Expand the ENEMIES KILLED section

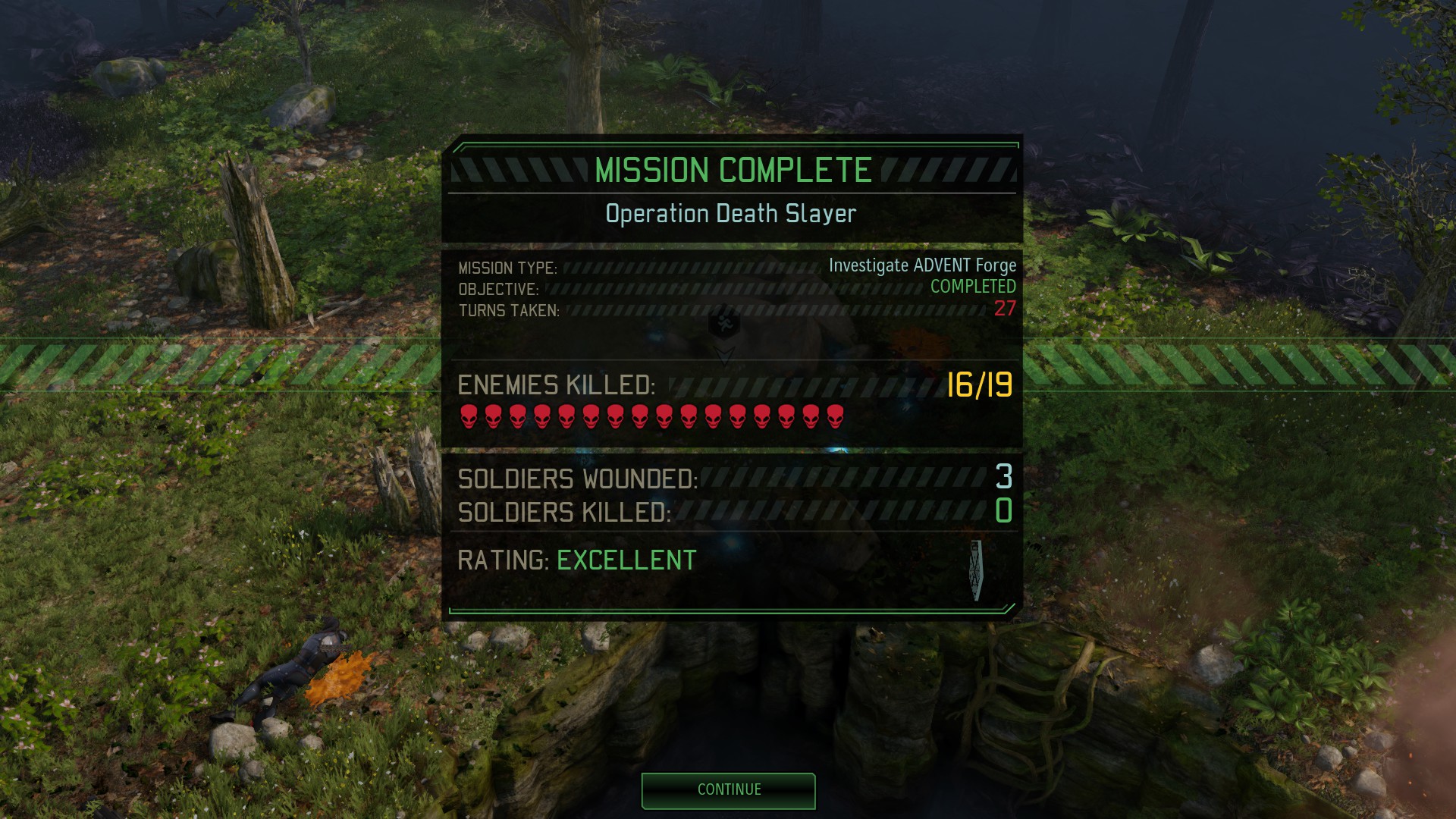(x=559, y=387)
